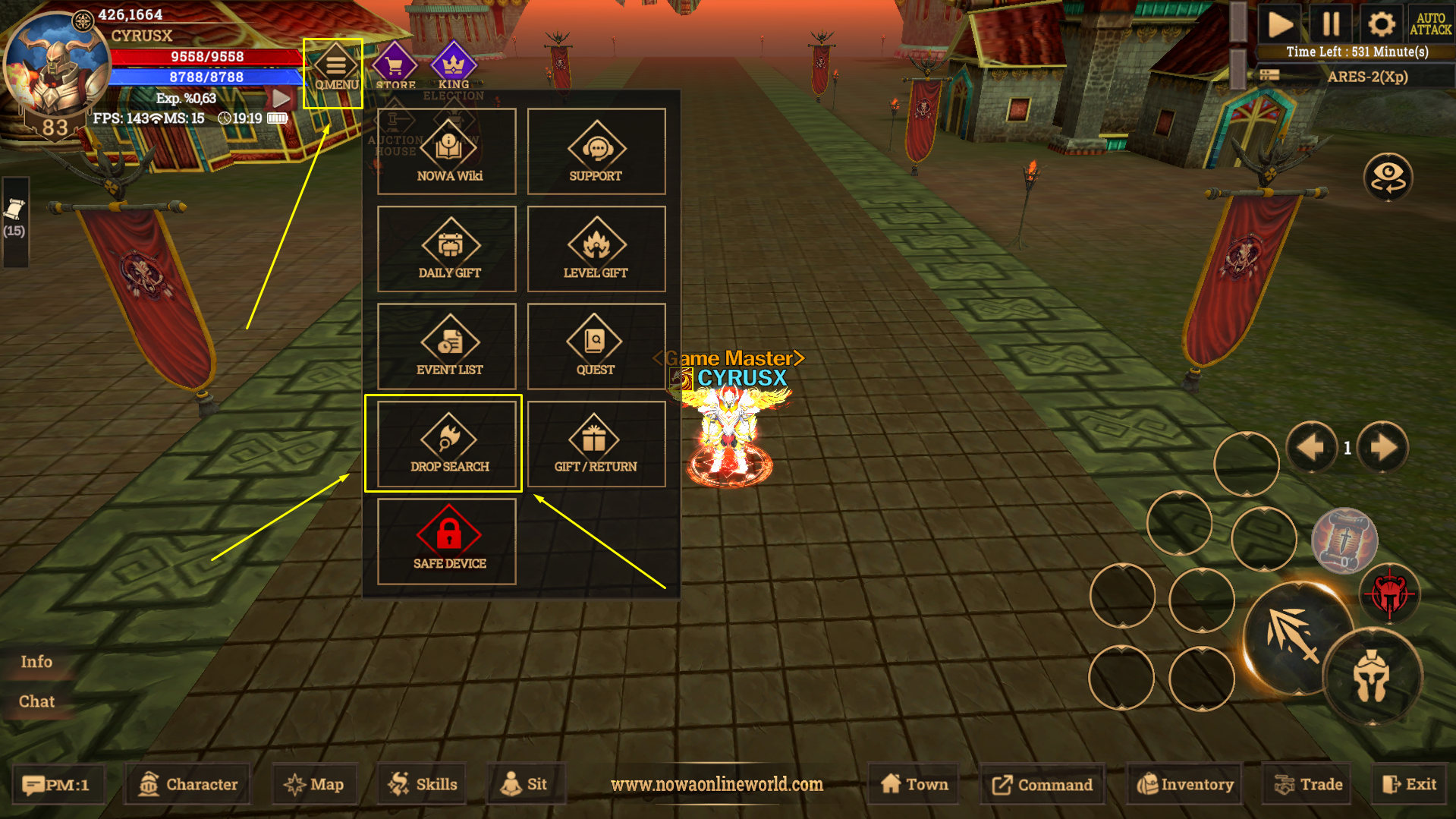The height and width of the screenshot is (819, 1456).
Task: Claim the Daily Gift tile
Action: (447, 249)
